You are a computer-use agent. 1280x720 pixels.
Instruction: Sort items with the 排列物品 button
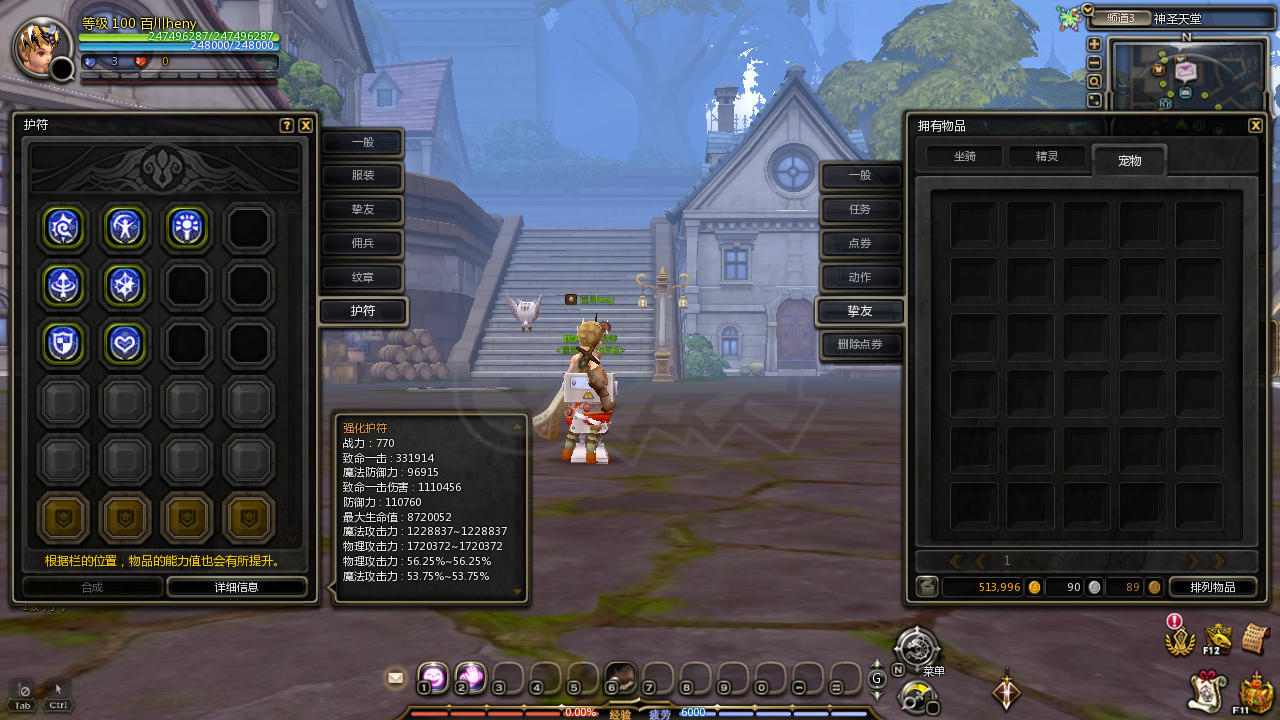1212,587
